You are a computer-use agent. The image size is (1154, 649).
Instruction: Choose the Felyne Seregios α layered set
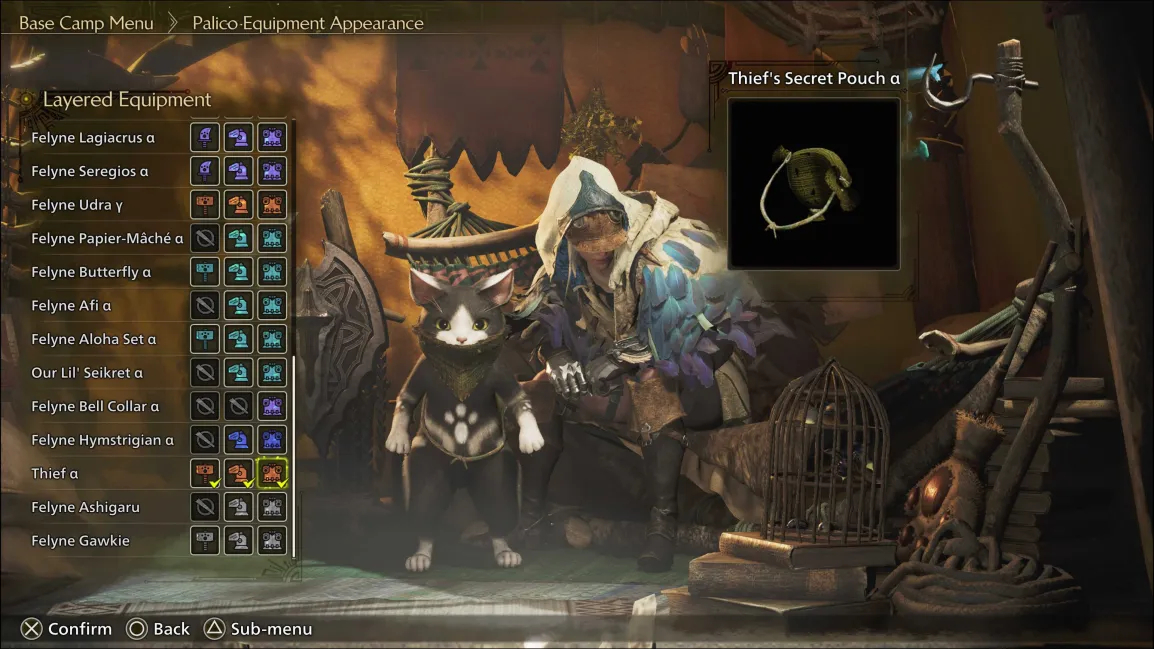pyautogui.click(x=89, y=172)
